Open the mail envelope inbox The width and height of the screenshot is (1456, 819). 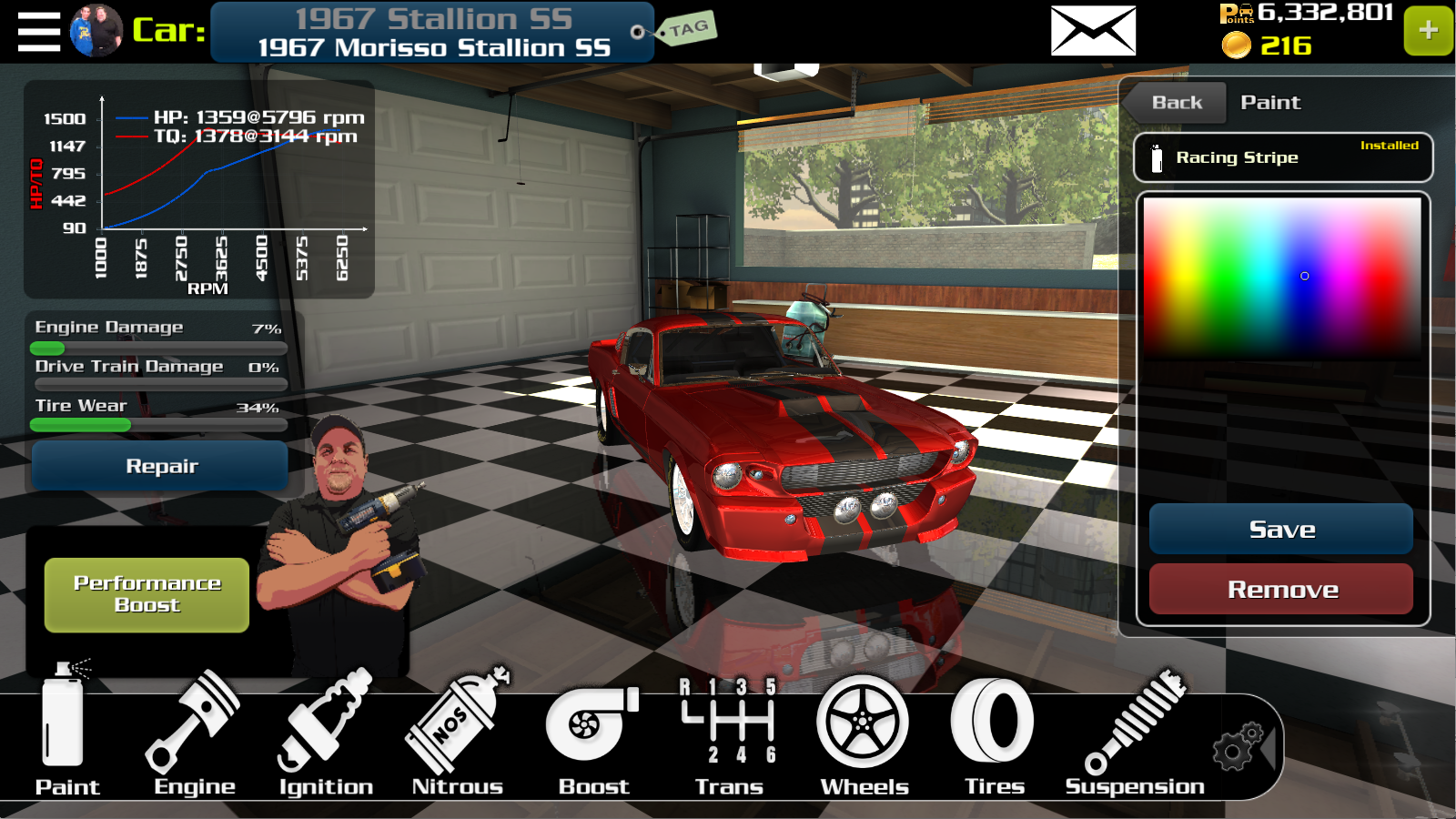pyautogui.click(x=1093, y=31)
